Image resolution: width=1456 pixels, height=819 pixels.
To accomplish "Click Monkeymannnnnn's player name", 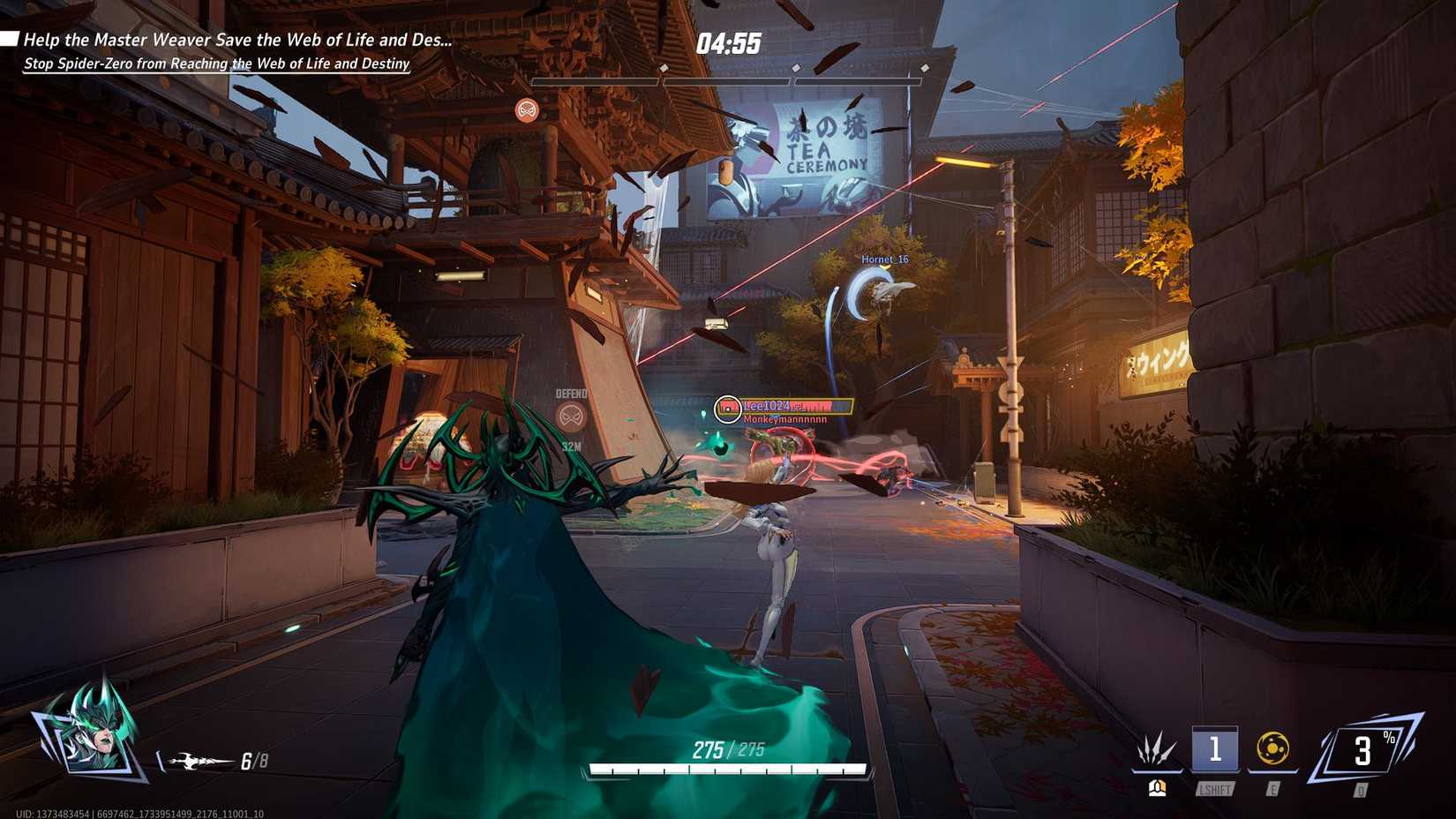I will 784,421.
